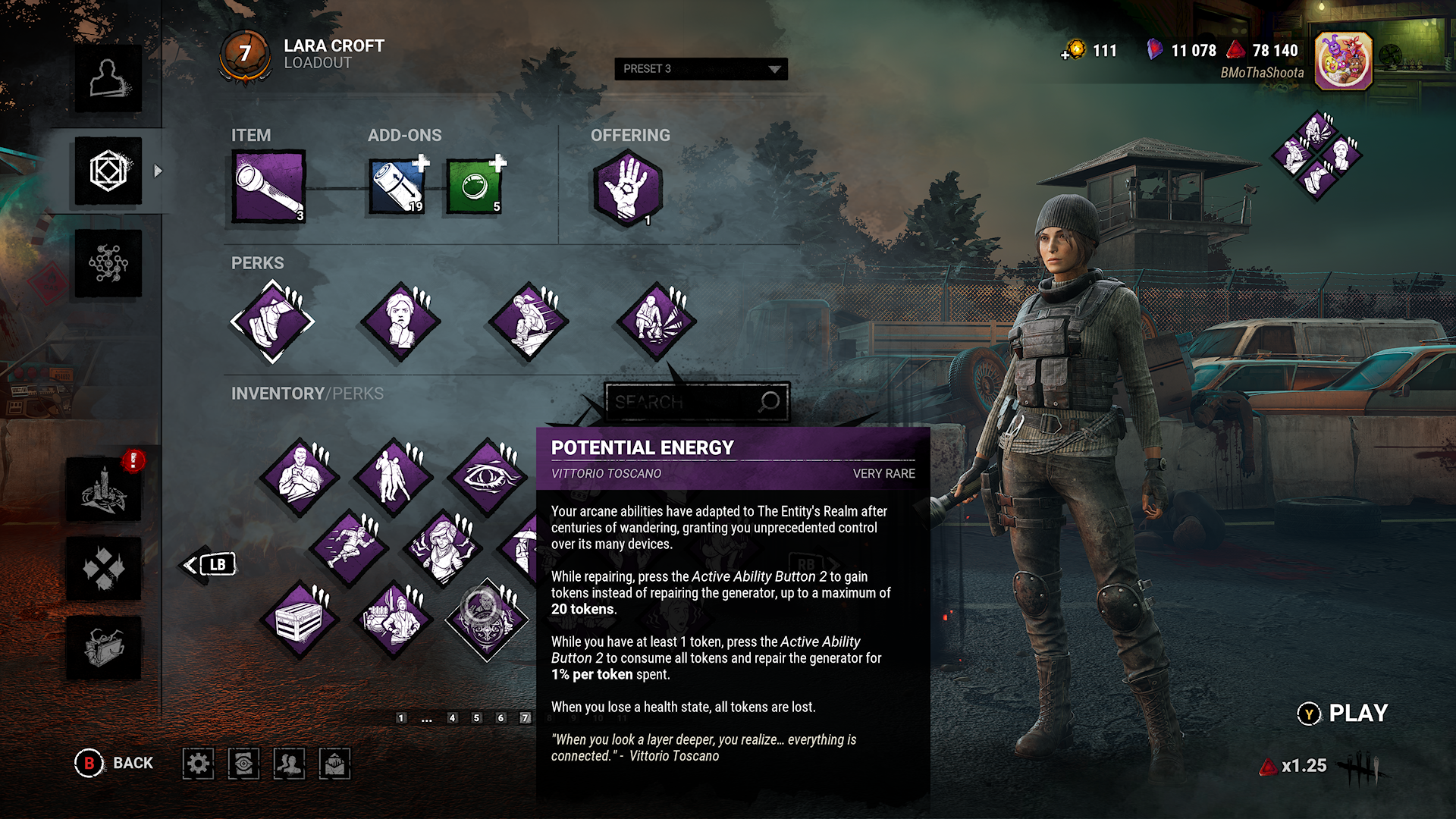Open the gear settings button

[x=198, y=764]
